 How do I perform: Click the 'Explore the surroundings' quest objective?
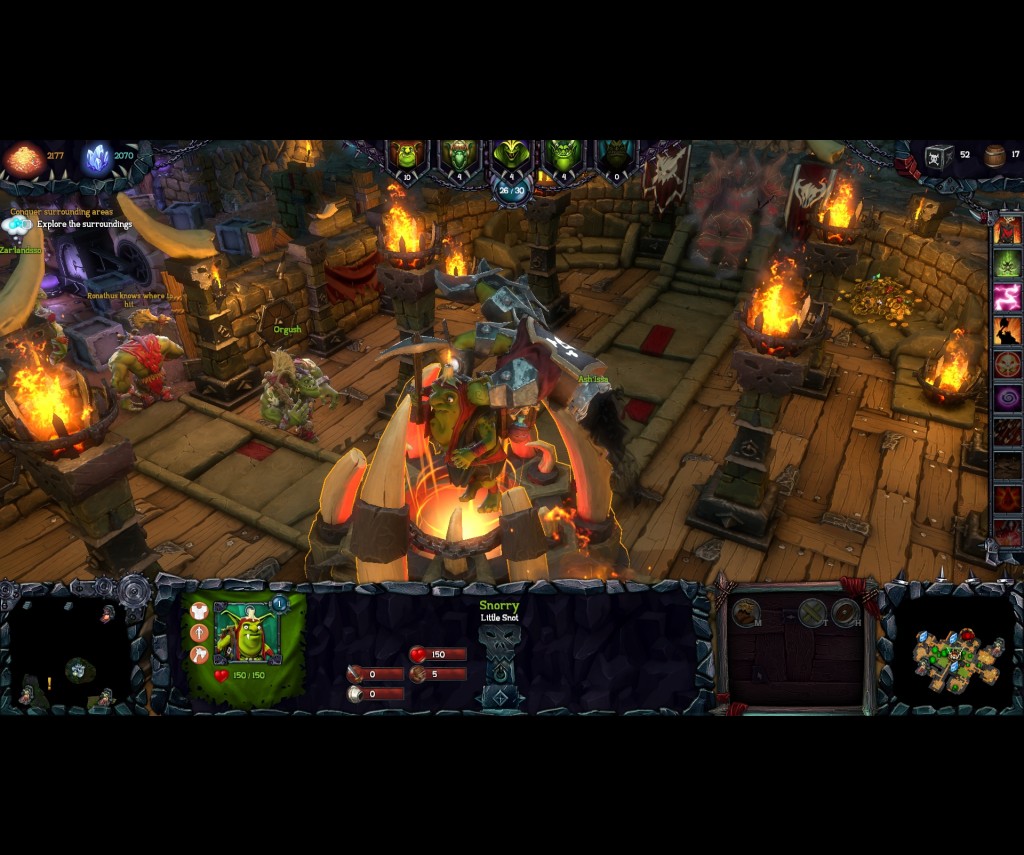[85, 224]
